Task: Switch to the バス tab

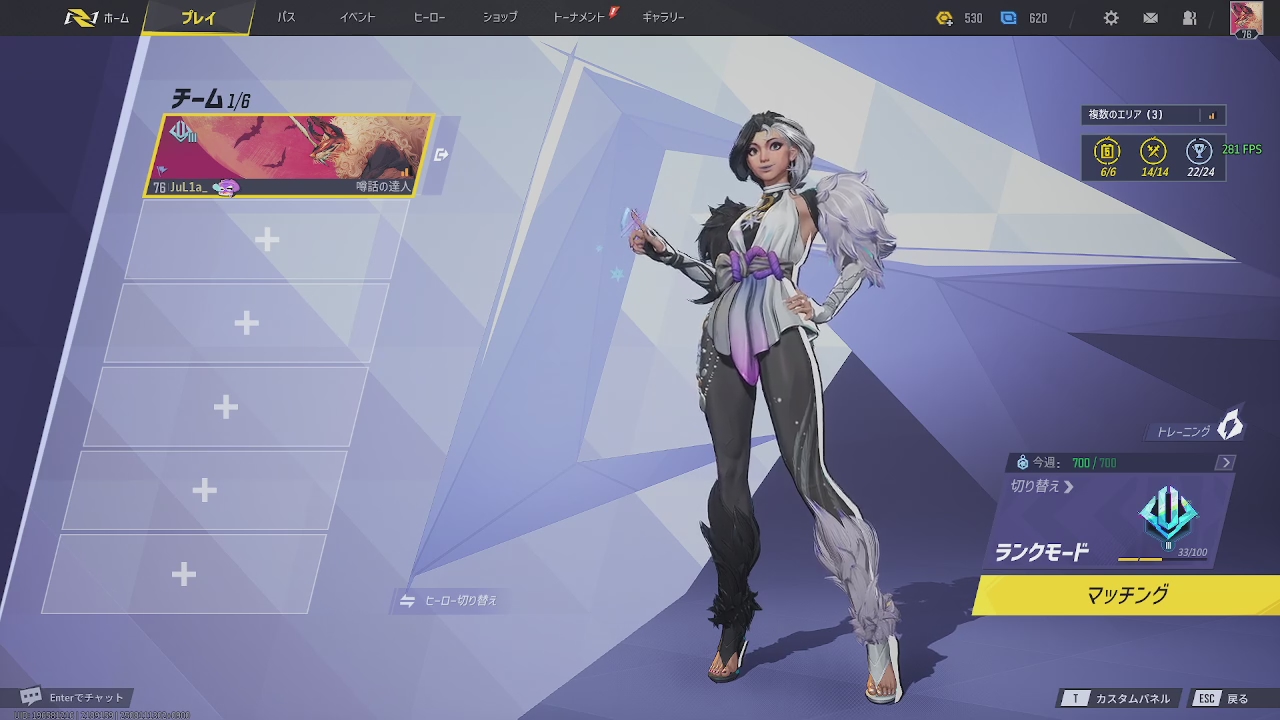Action: (286, 18)
